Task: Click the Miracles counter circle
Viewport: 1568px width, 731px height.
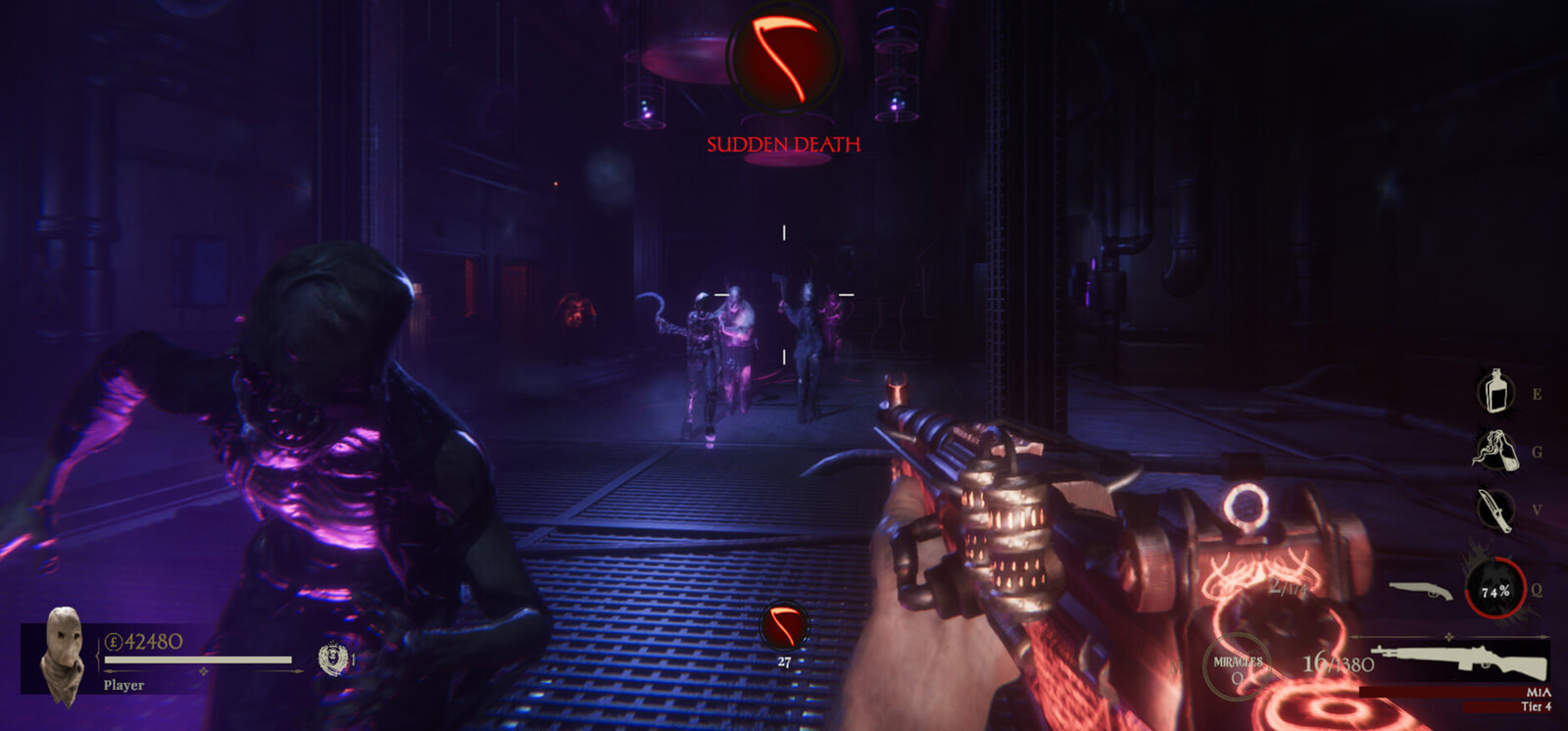Action: tap(1238, 667)
